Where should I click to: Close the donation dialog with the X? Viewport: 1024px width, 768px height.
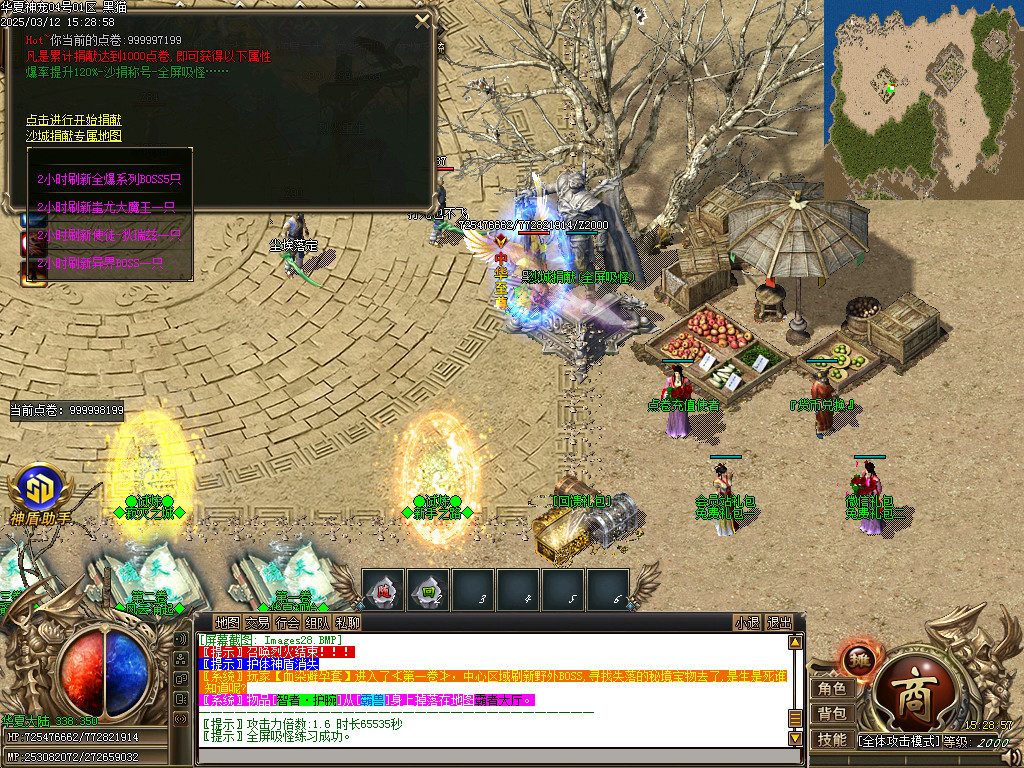tap(422, 20)
